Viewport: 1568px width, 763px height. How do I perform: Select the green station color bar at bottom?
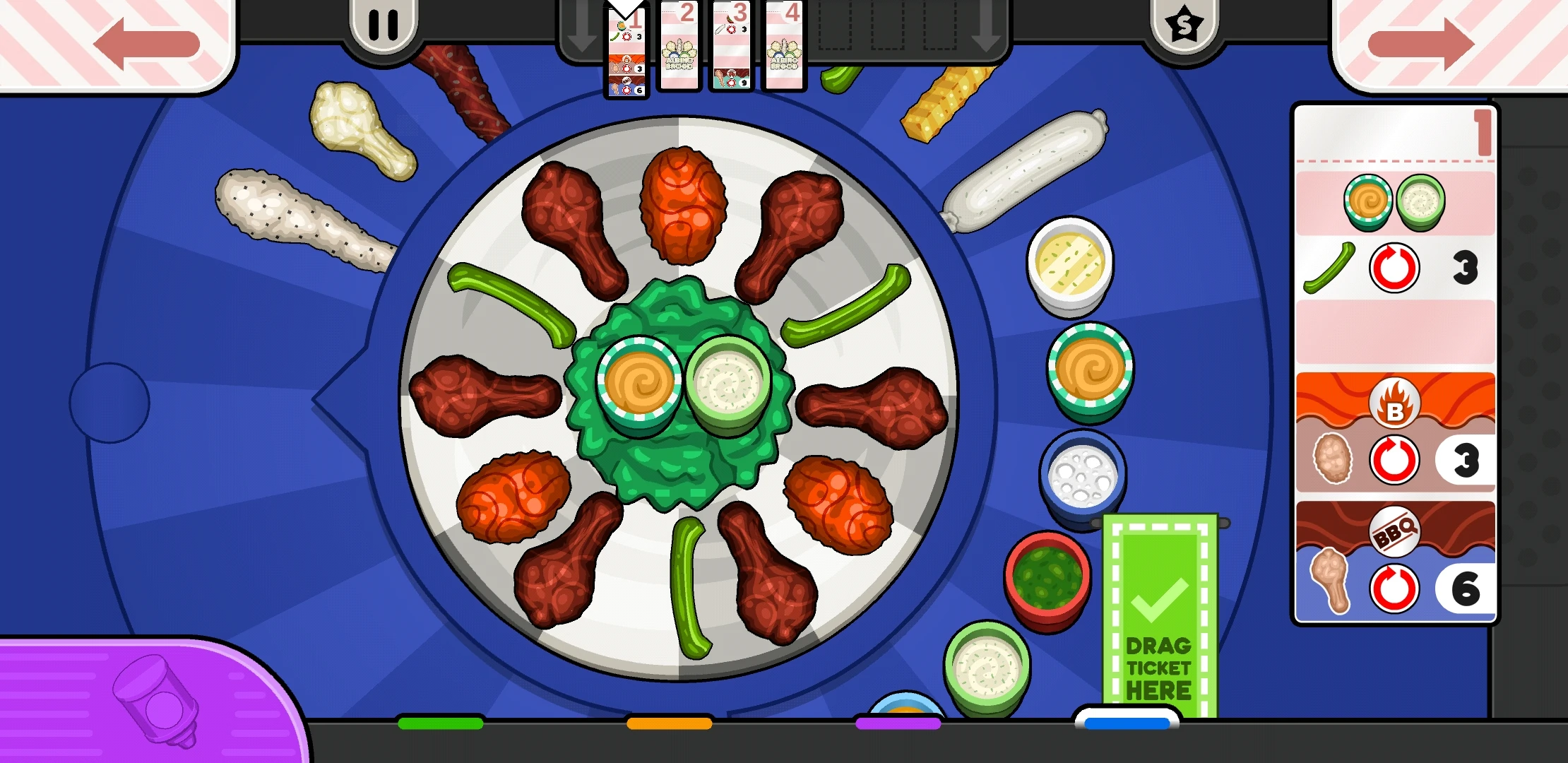pos(439,724)
